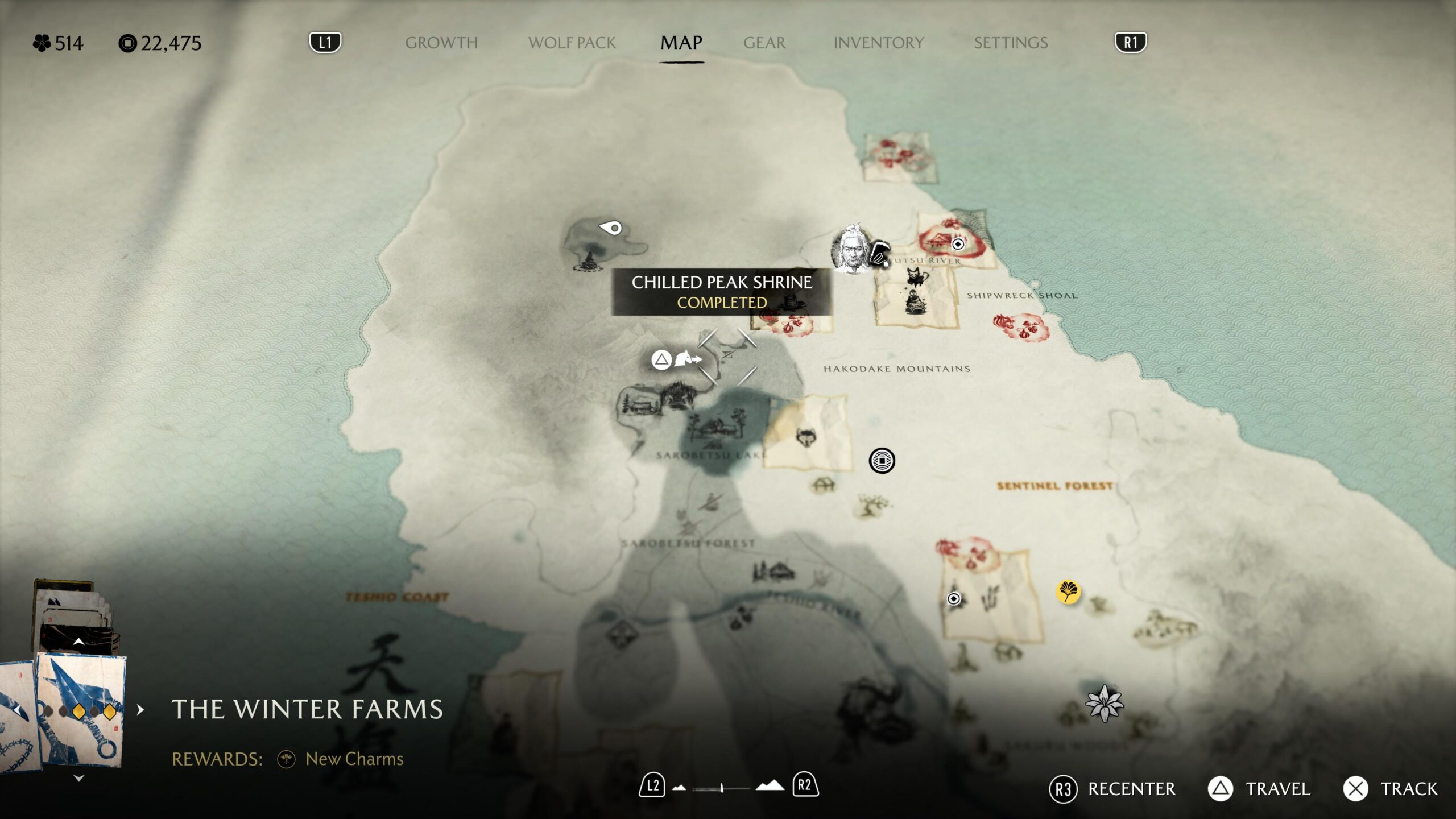Open the Inventory tab
1456x819 pixels.
coord(878,43)
